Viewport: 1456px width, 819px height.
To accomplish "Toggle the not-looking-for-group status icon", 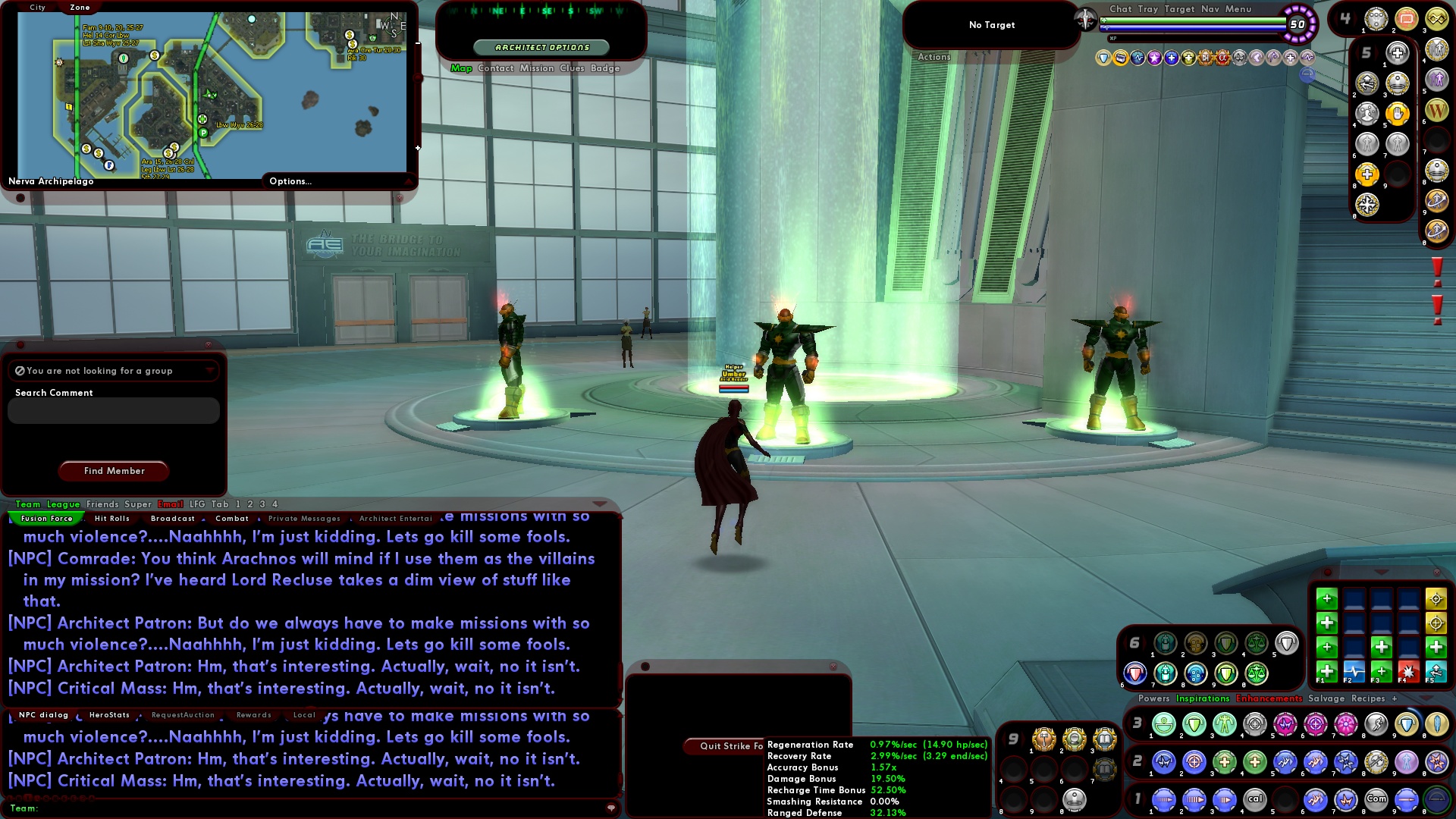I will pyautogui.click(x=19, y=371).
